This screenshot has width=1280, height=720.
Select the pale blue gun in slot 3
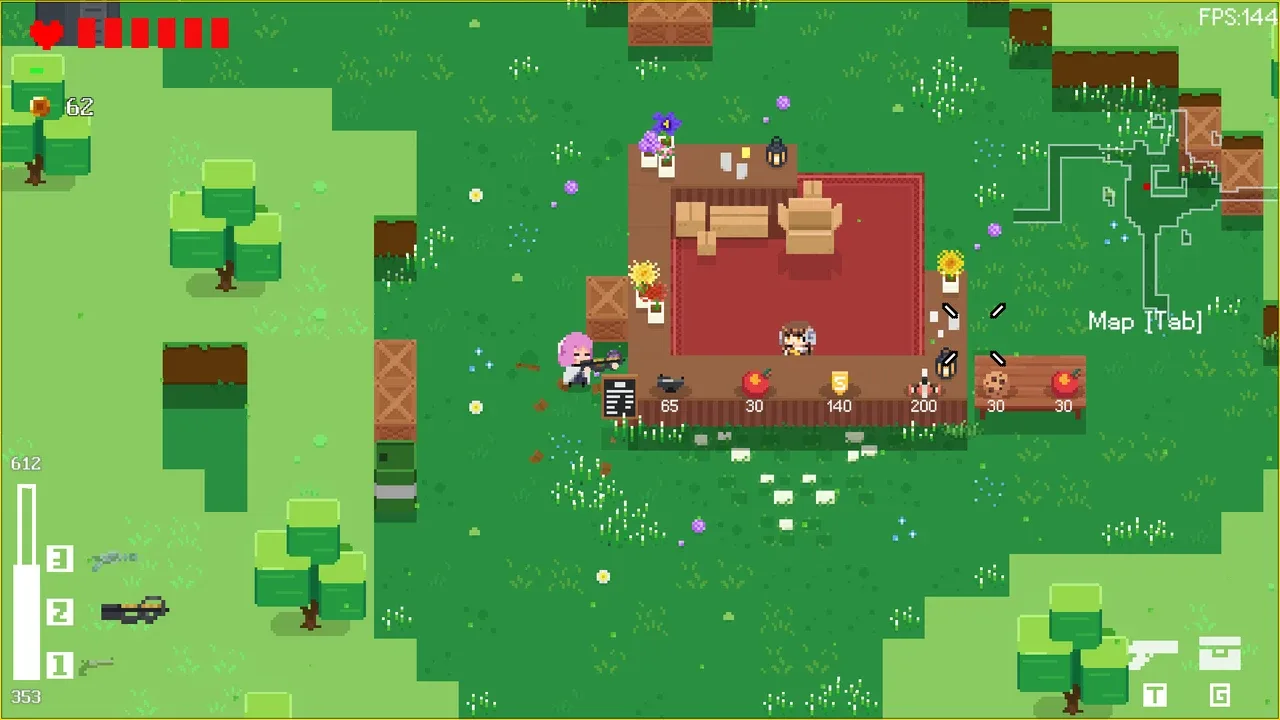(113, 560)
